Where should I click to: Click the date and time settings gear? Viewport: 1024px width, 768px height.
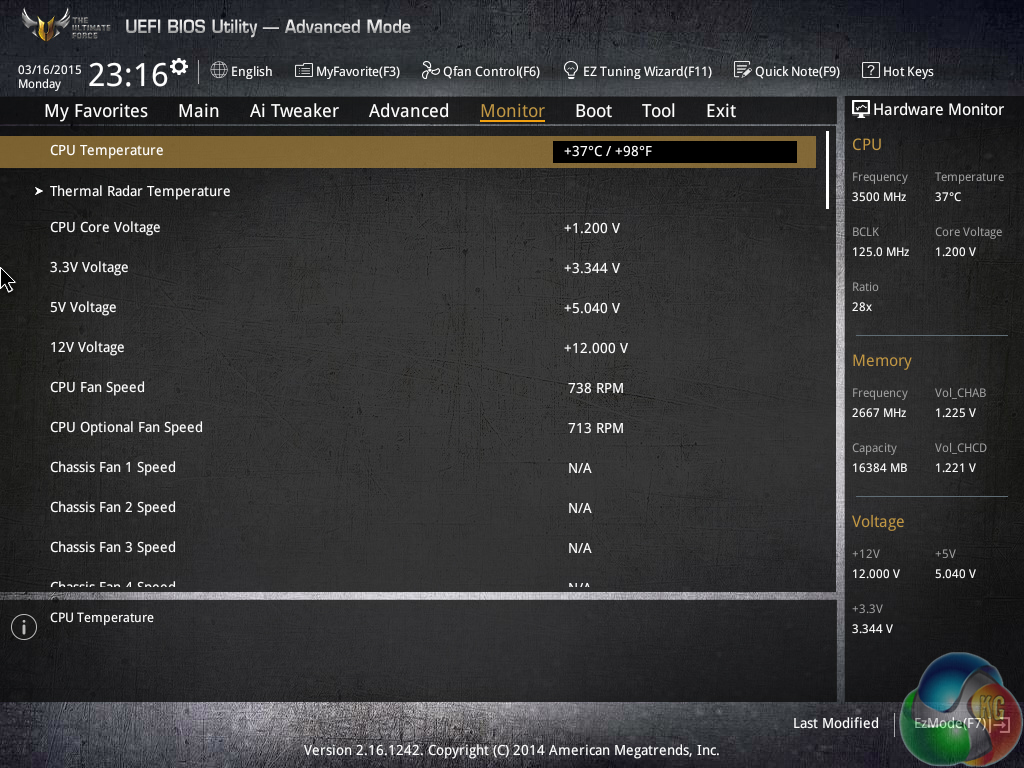179,67
